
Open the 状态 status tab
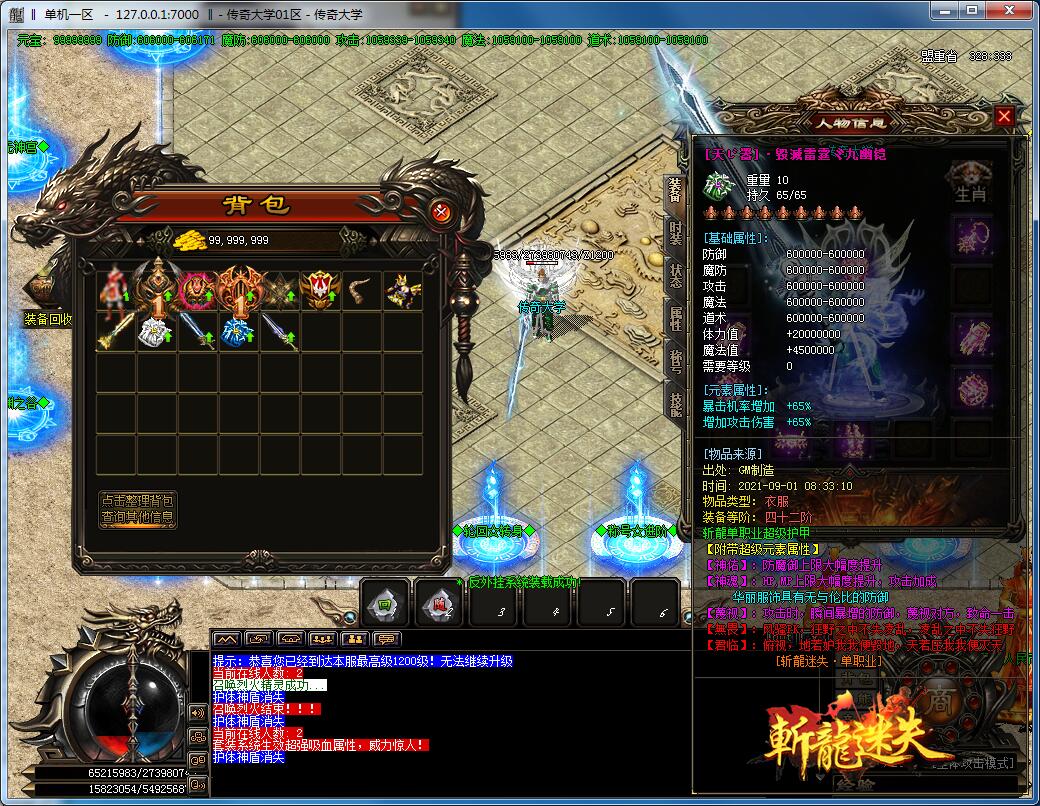pos(675,277)
